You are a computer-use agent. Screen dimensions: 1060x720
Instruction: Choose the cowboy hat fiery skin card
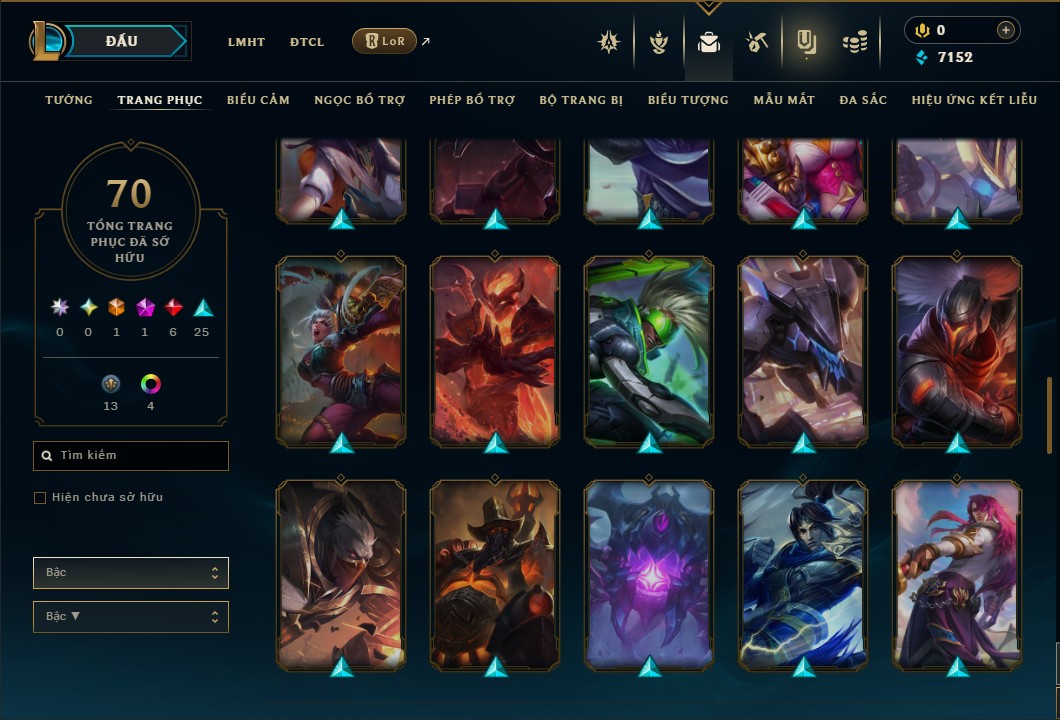click(x=495, y=573)
